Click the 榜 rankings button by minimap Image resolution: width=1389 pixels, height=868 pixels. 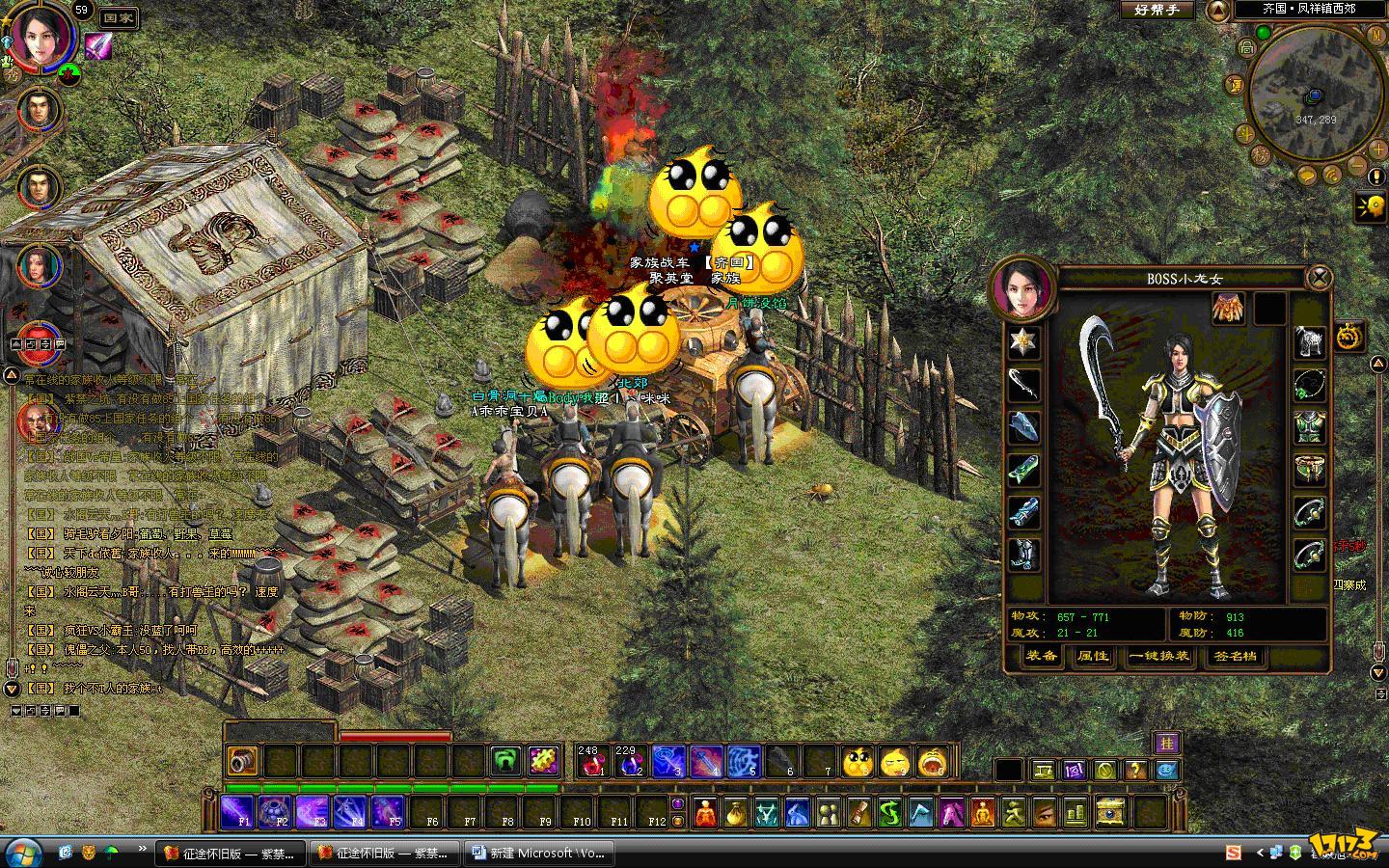[x=1260, y=154]
